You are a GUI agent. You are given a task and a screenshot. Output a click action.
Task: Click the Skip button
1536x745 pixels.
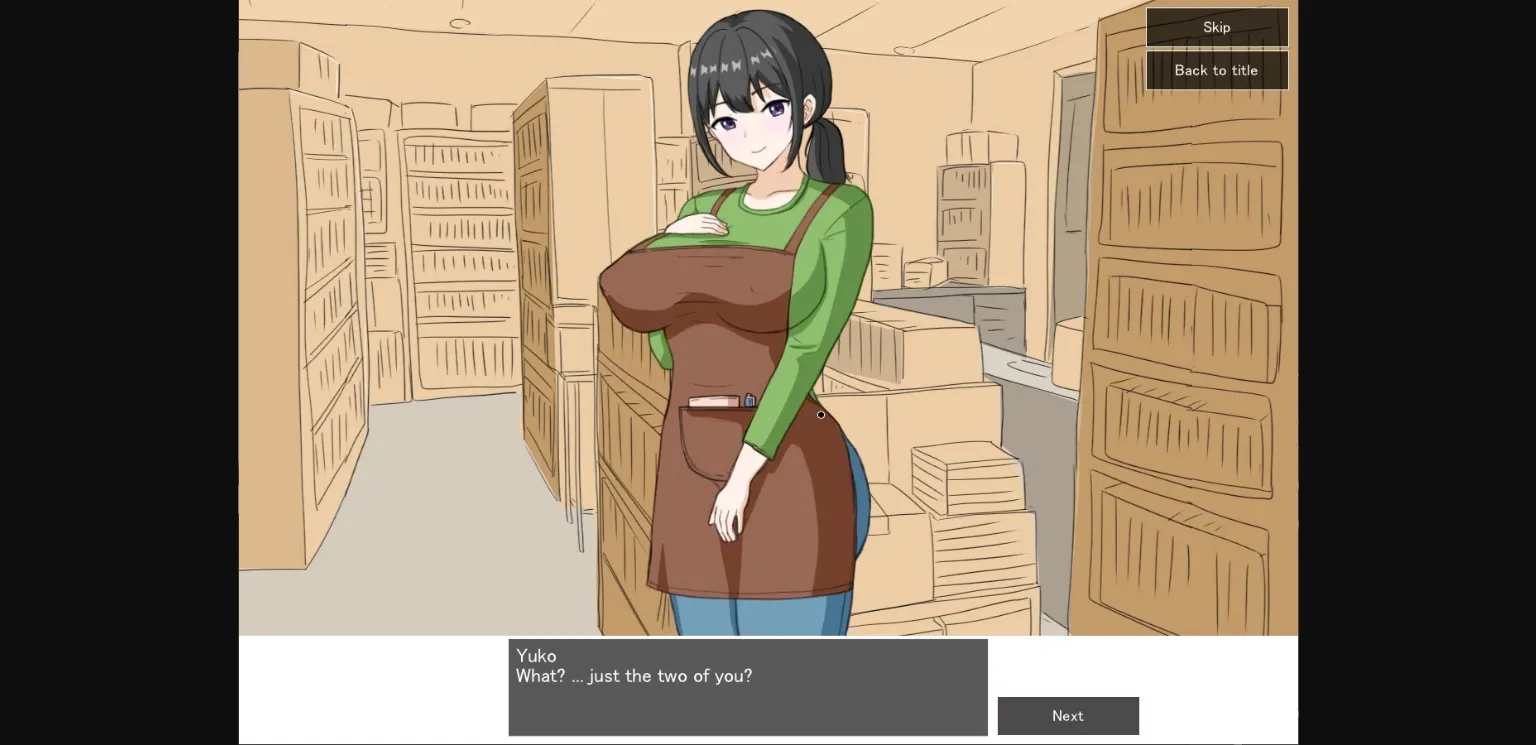click(1216, 27)
